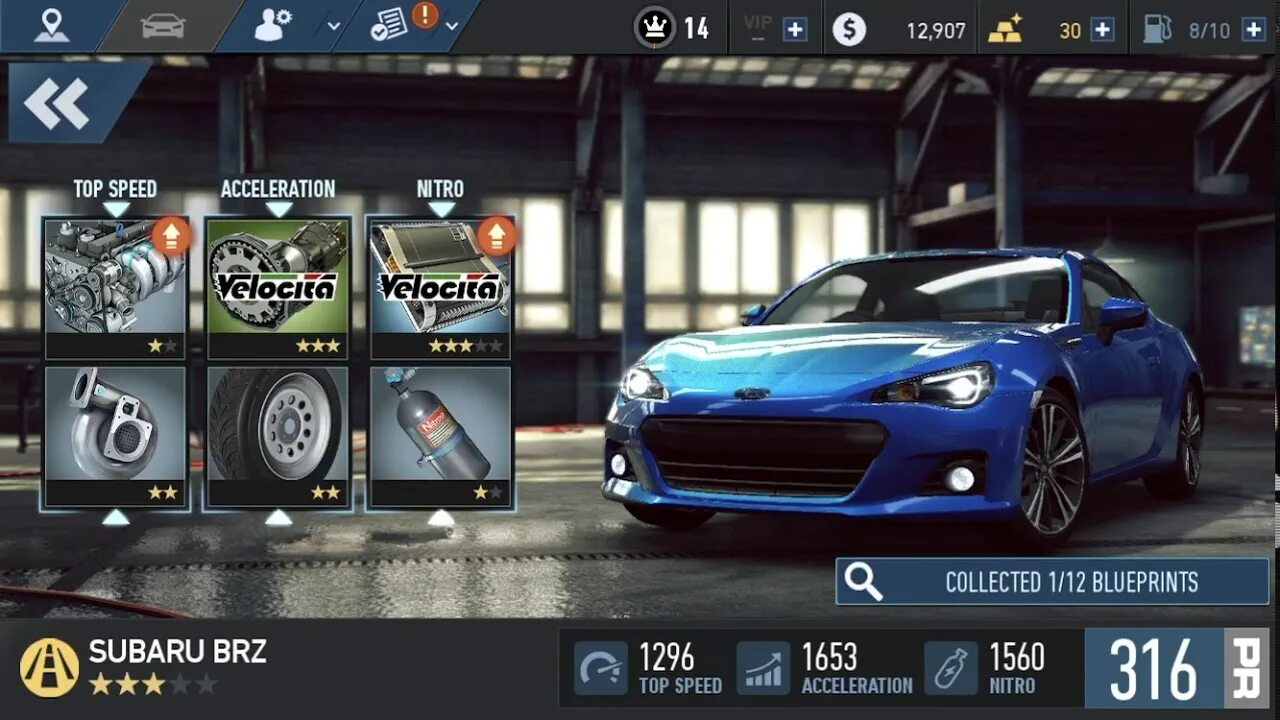Select the Velocita ECU nitro part

point(441,287)
